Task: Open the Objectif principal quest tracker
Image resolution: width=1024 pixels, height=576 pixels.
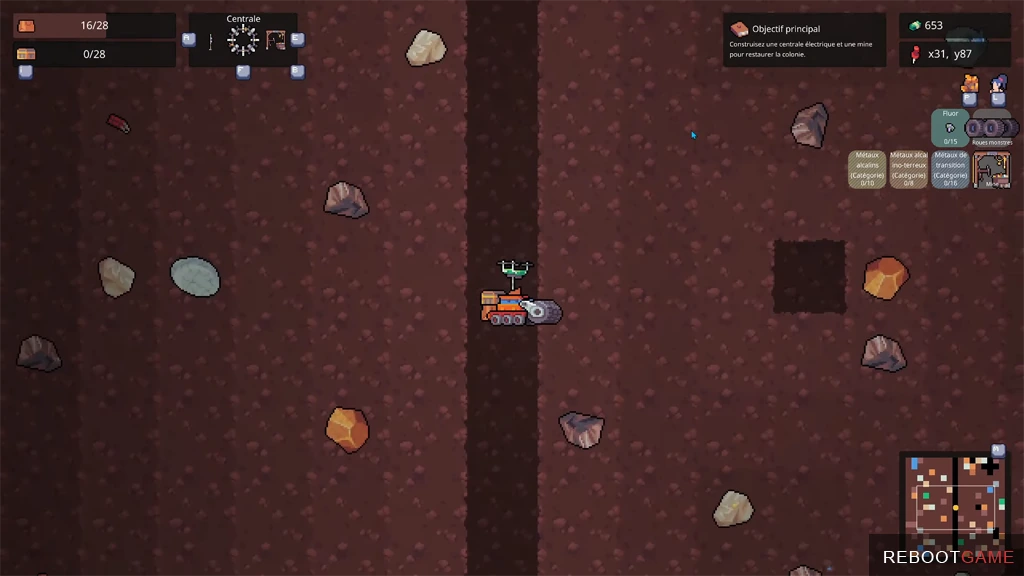Action: pos(804,40)
